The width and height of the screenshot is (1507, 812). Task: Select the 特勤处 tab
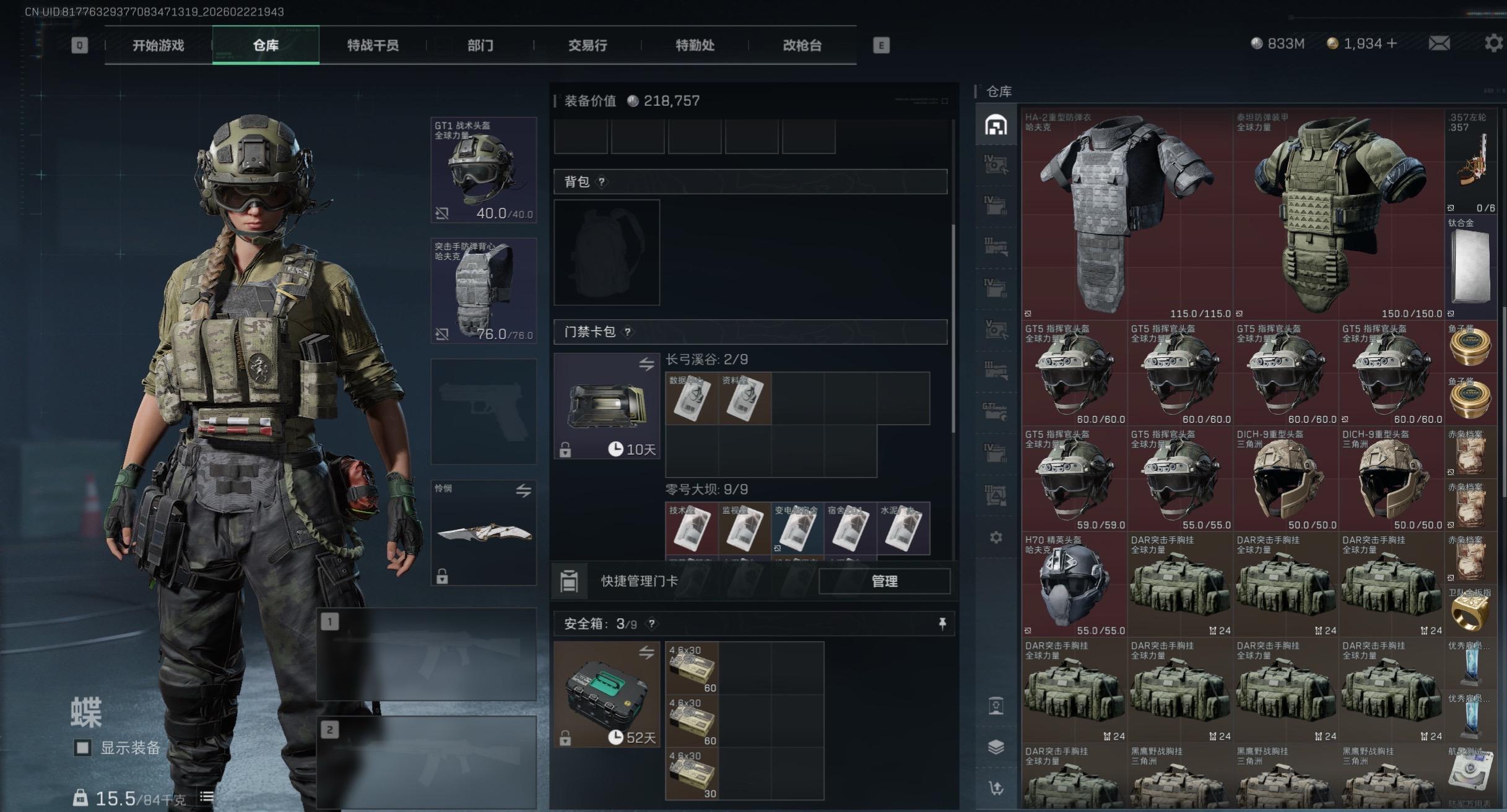click(695, 45)
